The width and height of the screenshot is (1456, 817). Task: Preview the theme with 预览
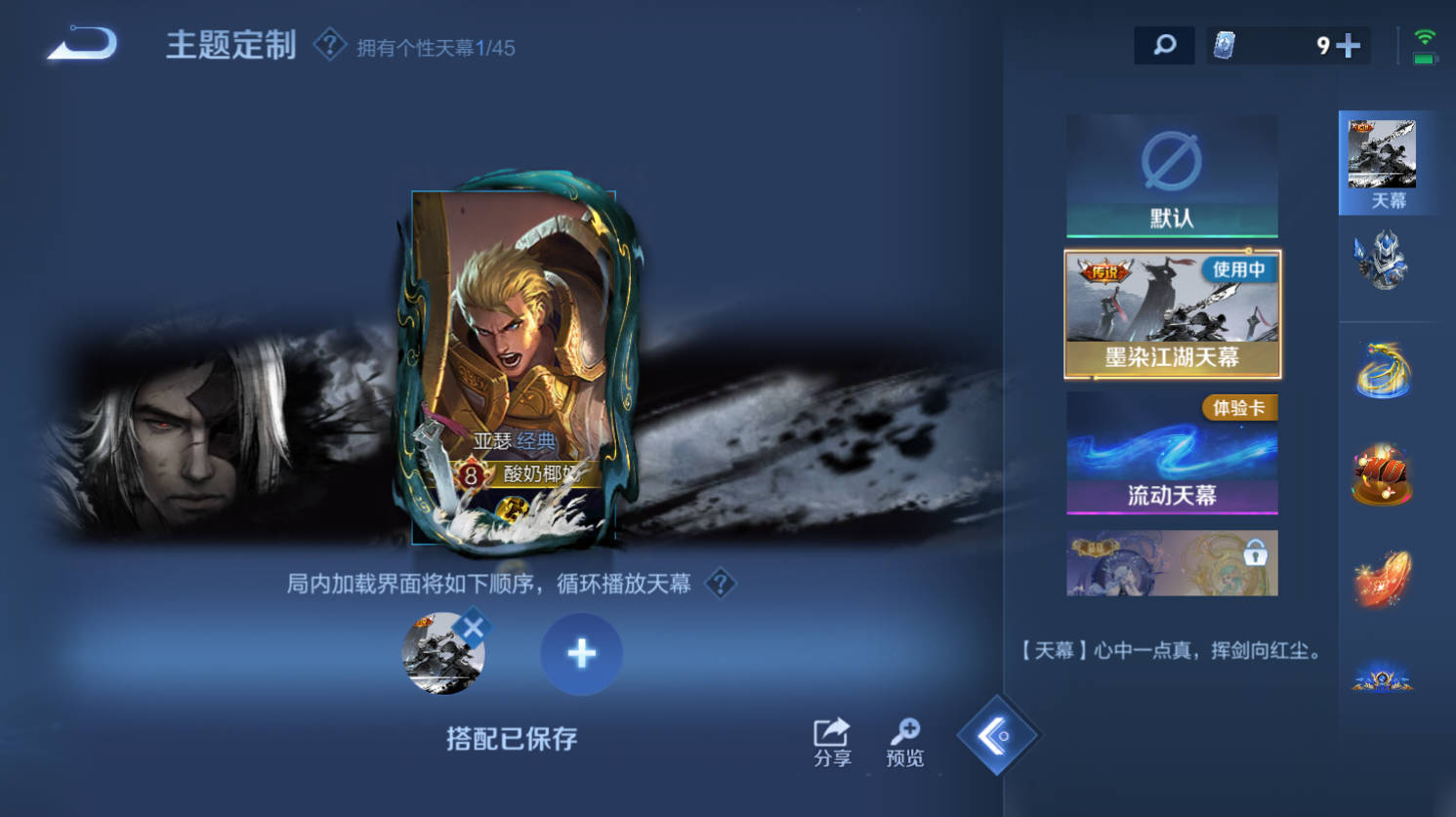[x=905, y=743]
